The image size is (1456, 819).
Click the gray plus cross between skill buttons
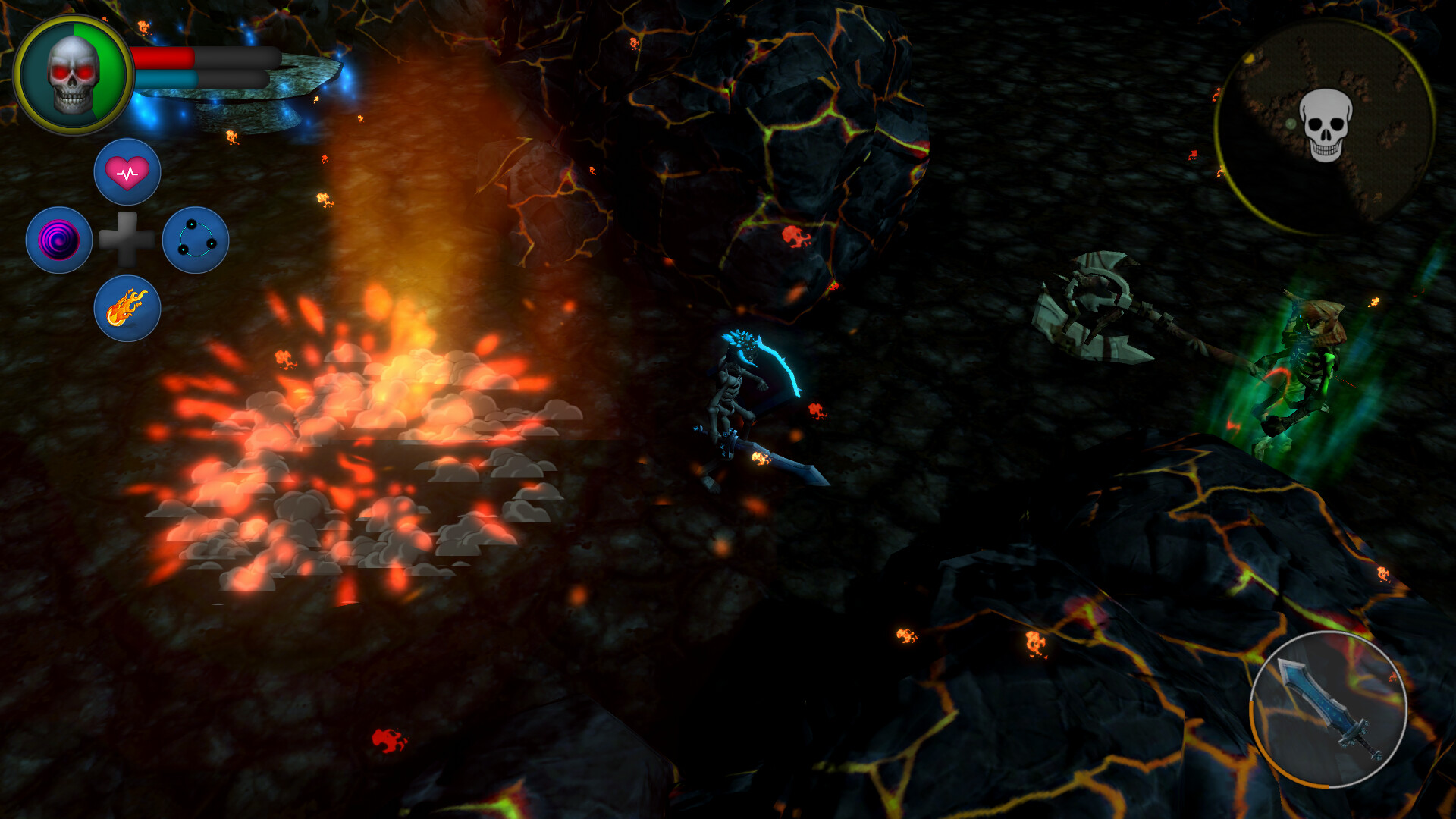tap(127, 240)
